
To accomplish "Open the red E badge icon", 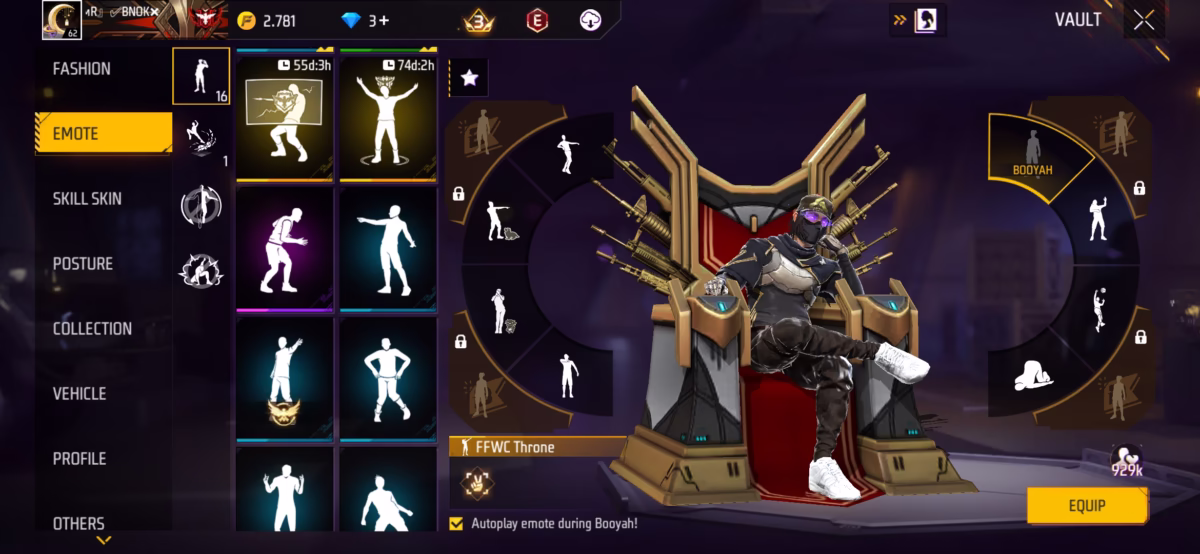I will [x=537, y=21].
